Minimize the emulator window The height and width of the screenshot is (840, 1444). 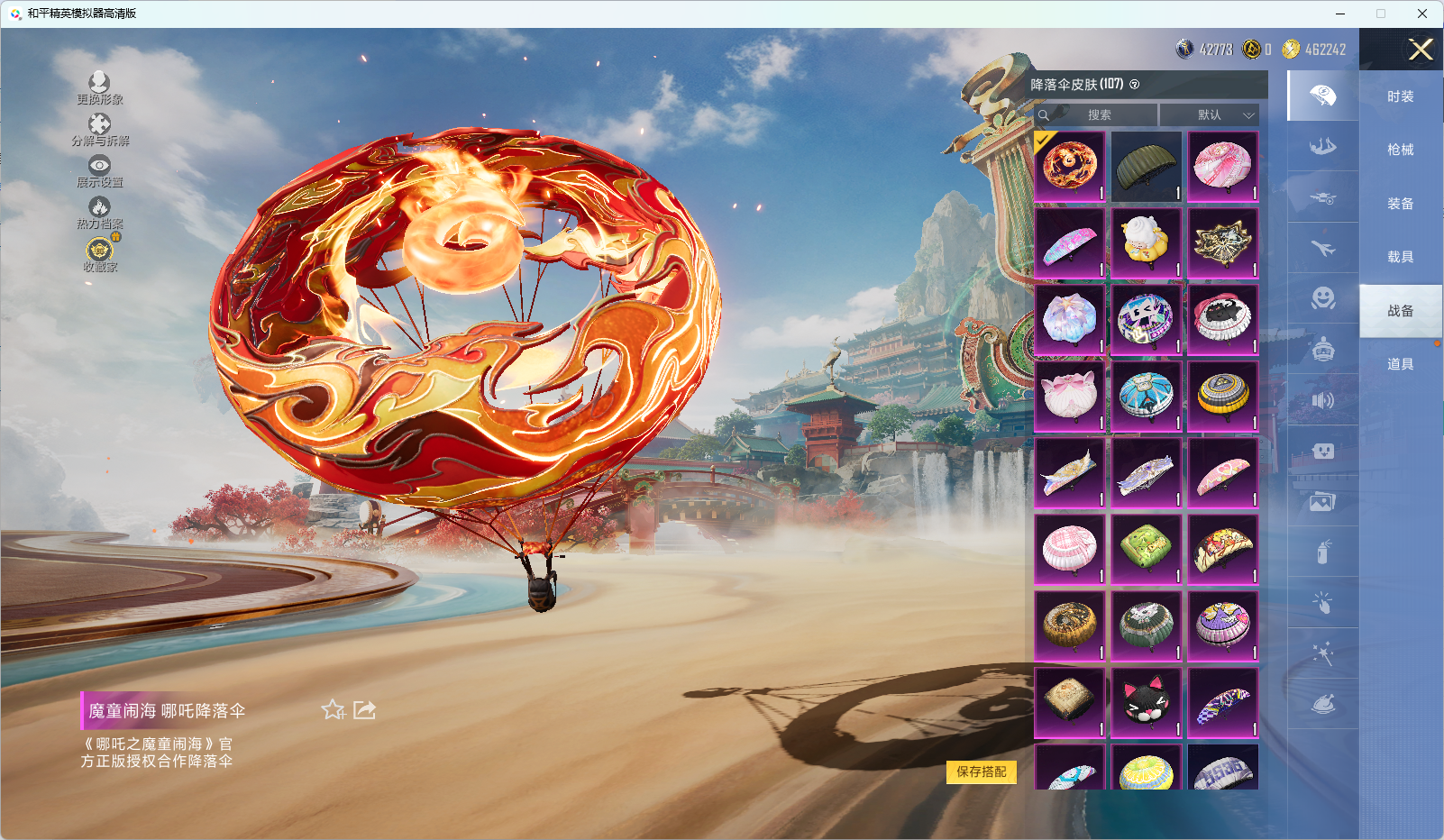point(1340,14)
